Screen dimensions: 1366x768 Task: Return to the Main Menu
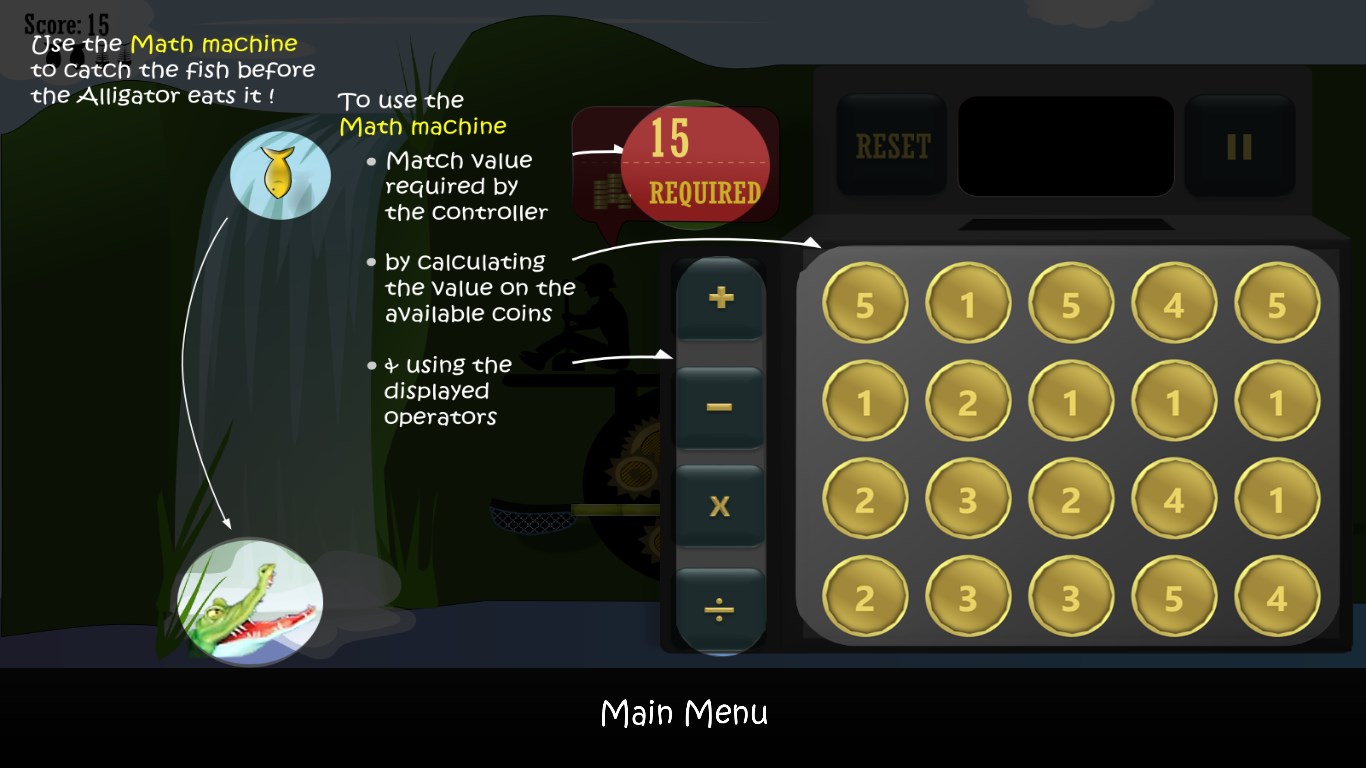pos(684,713)
